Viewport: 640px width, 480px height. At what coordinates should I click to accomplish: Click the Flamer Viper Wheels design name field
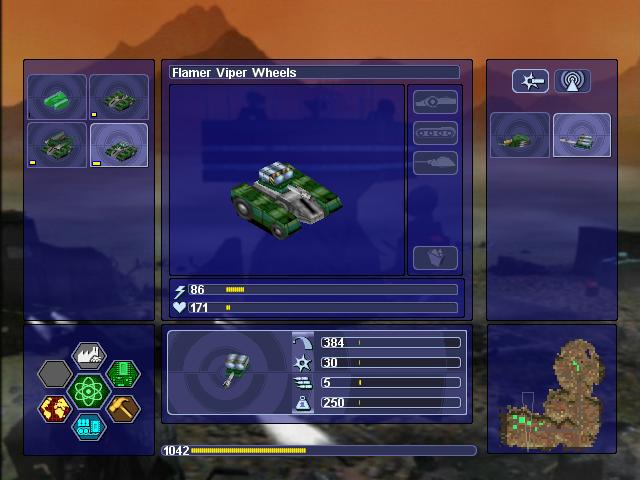(314, 73)
